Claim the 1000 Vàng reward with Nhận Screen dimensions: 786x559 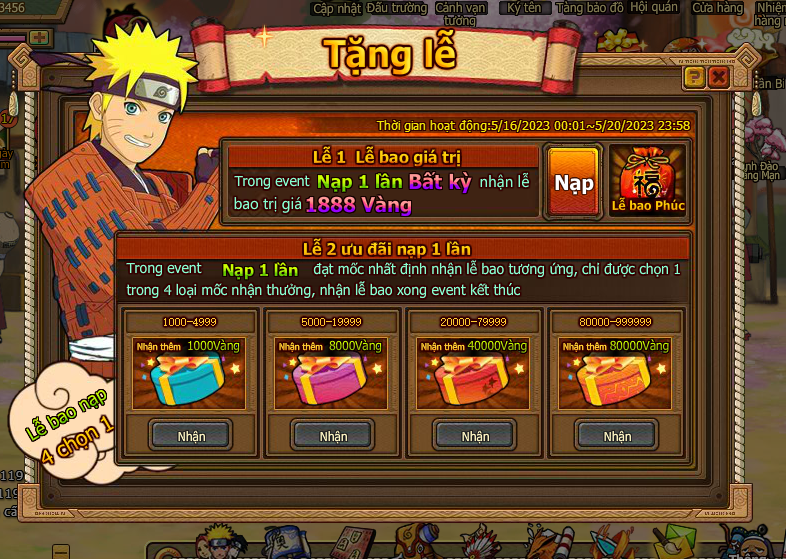(191, 436)
